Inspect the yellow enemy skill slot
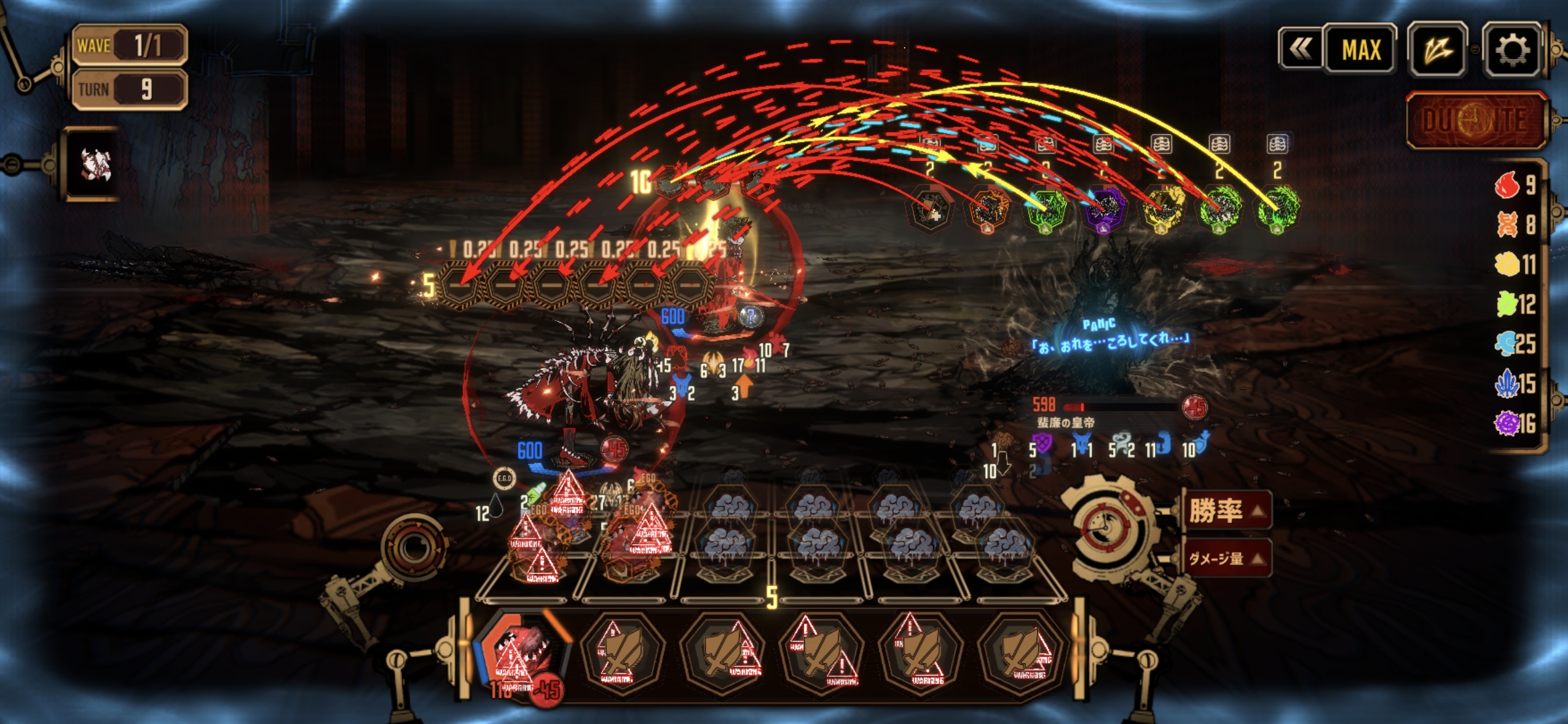The height and width of the screenshot is (724, 1568). click(1162, 208)
